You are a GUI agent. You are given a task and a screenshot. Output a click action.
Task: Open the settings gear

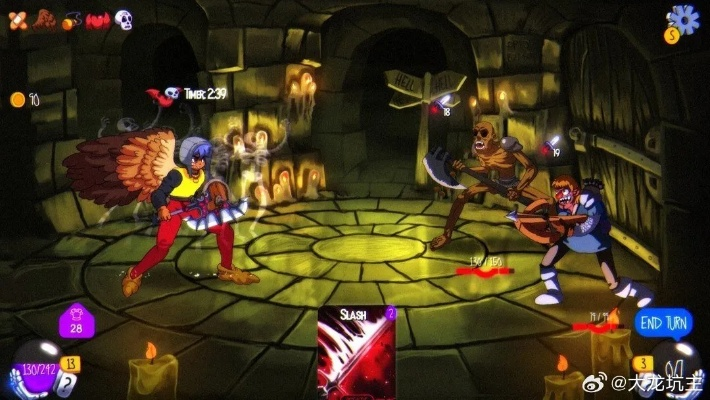point(684,18)
